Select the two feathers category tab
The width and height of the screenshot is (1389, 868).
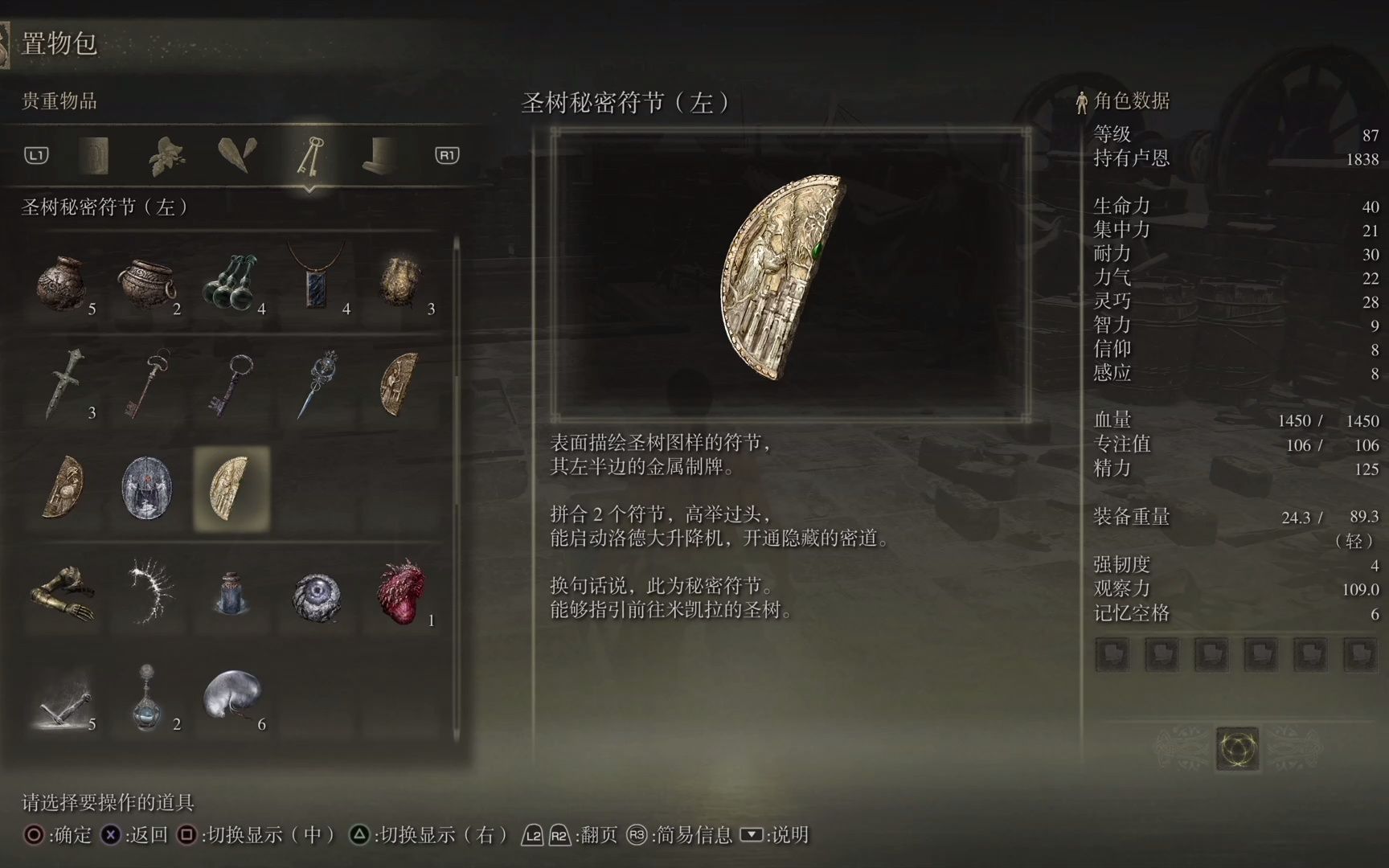238,156
